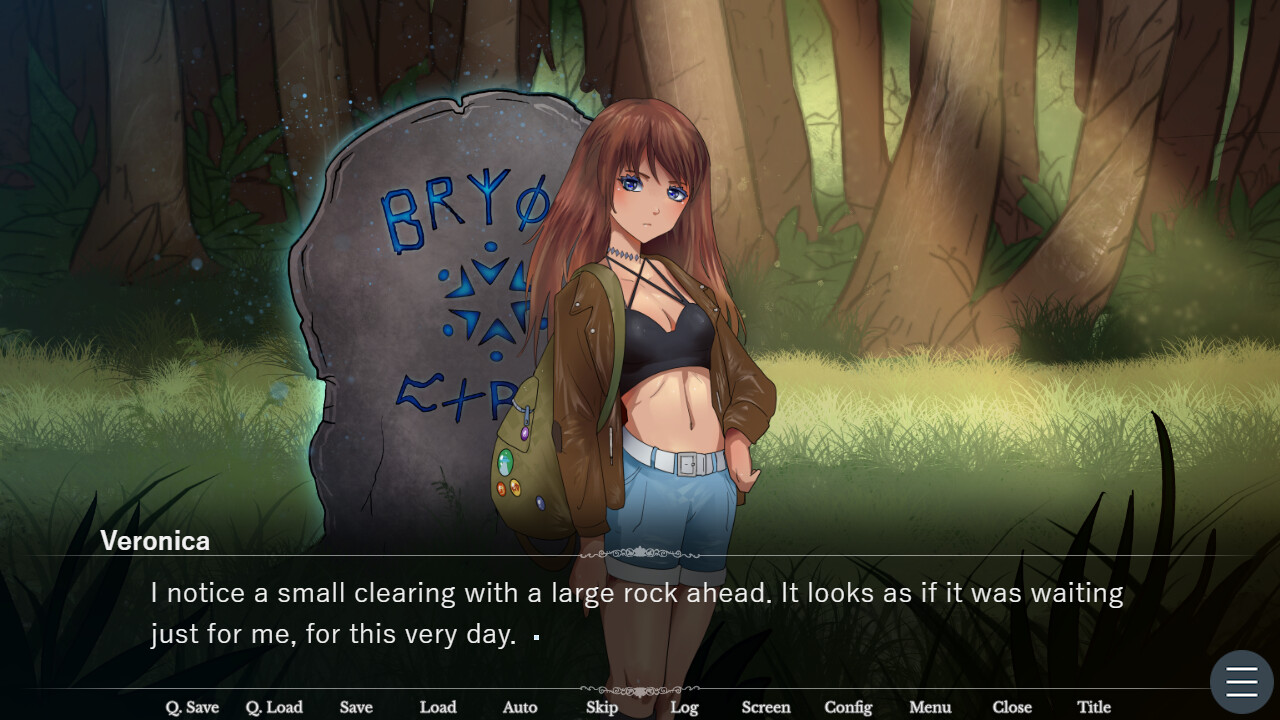Return to Title screen
Viewport: 1280px width, 720px height.
pos(1094,707)
